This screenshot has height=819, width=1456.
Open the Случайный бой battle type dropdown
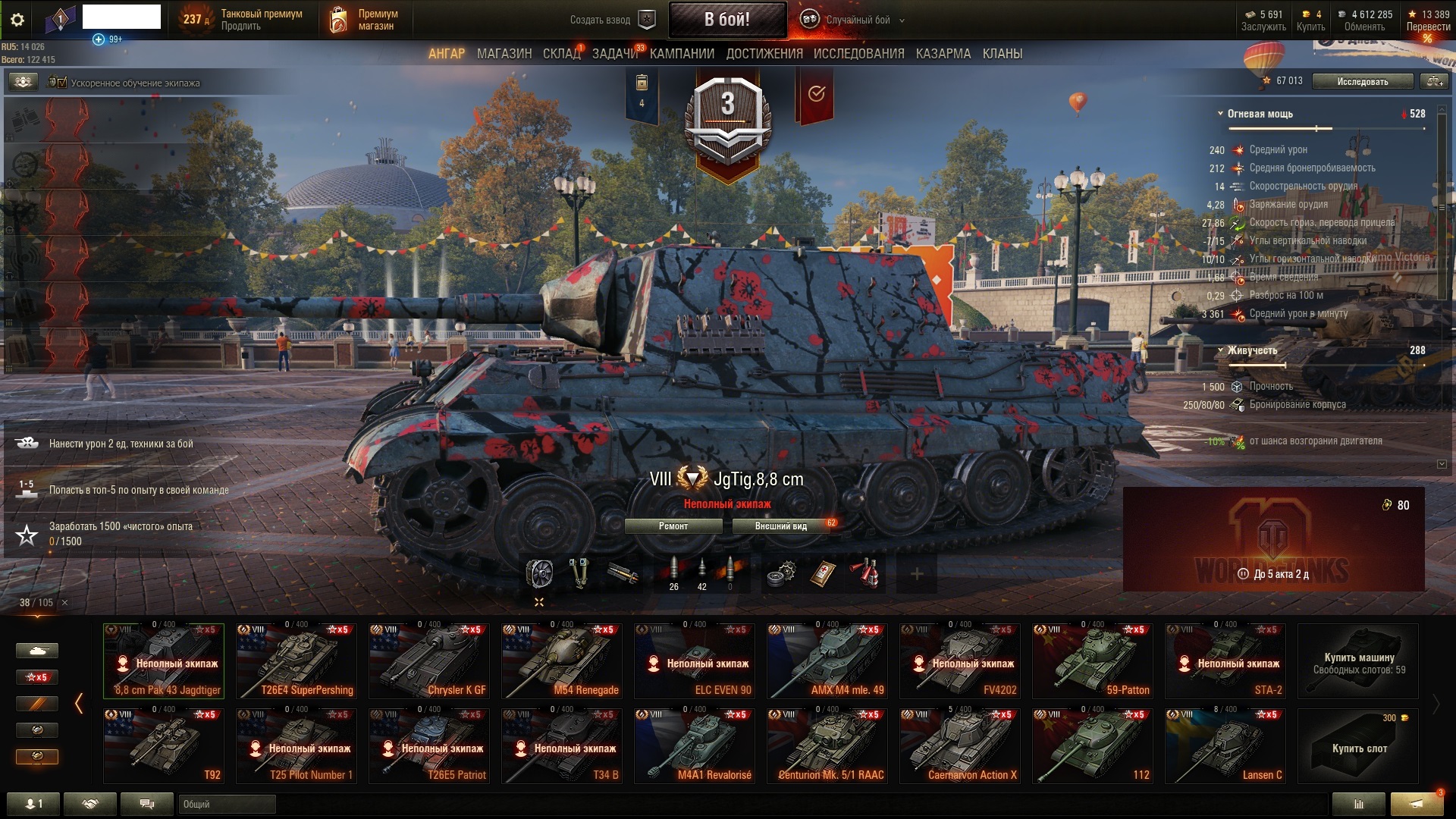pyautogui.click(x=857, y=20)
